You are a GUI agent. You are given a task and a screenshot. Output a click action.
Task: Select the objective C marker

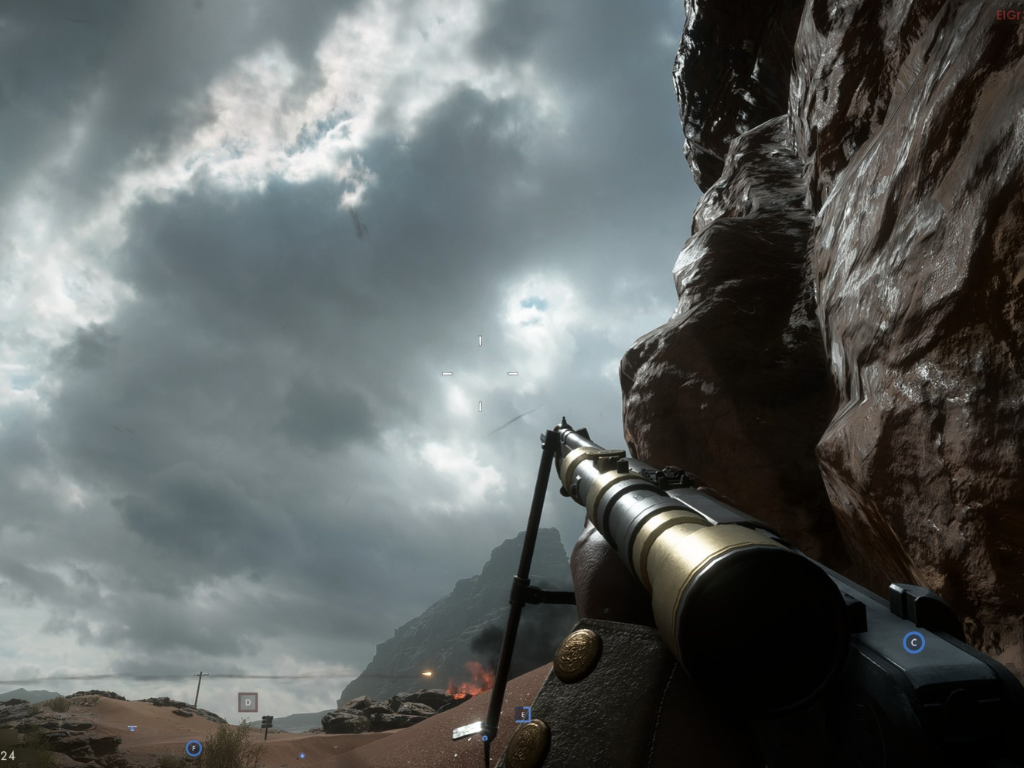[x=913, y=643]
